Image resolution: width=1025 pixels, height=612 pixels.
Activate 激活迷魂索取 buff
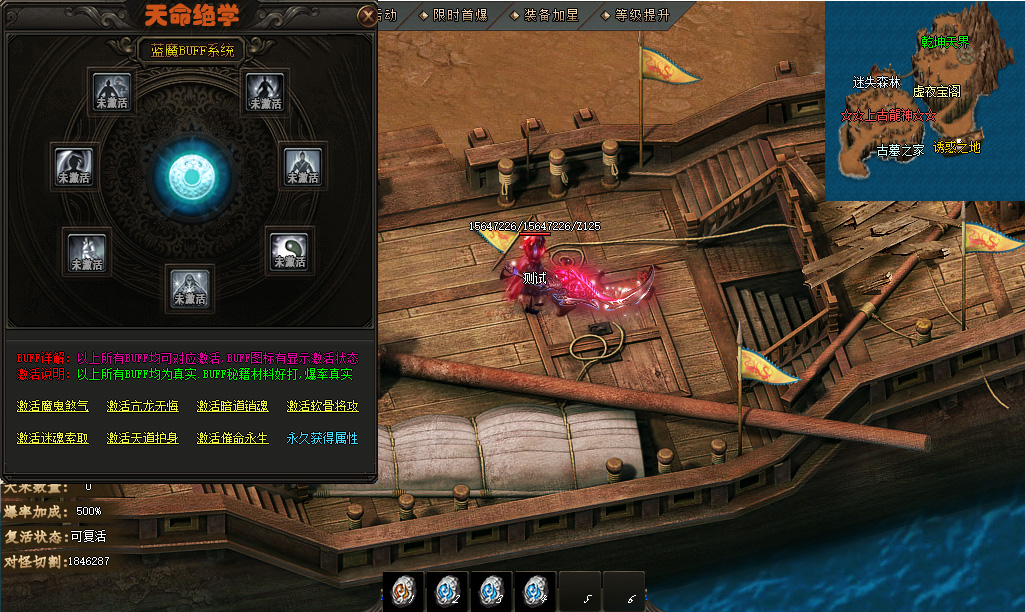point(53,438)
